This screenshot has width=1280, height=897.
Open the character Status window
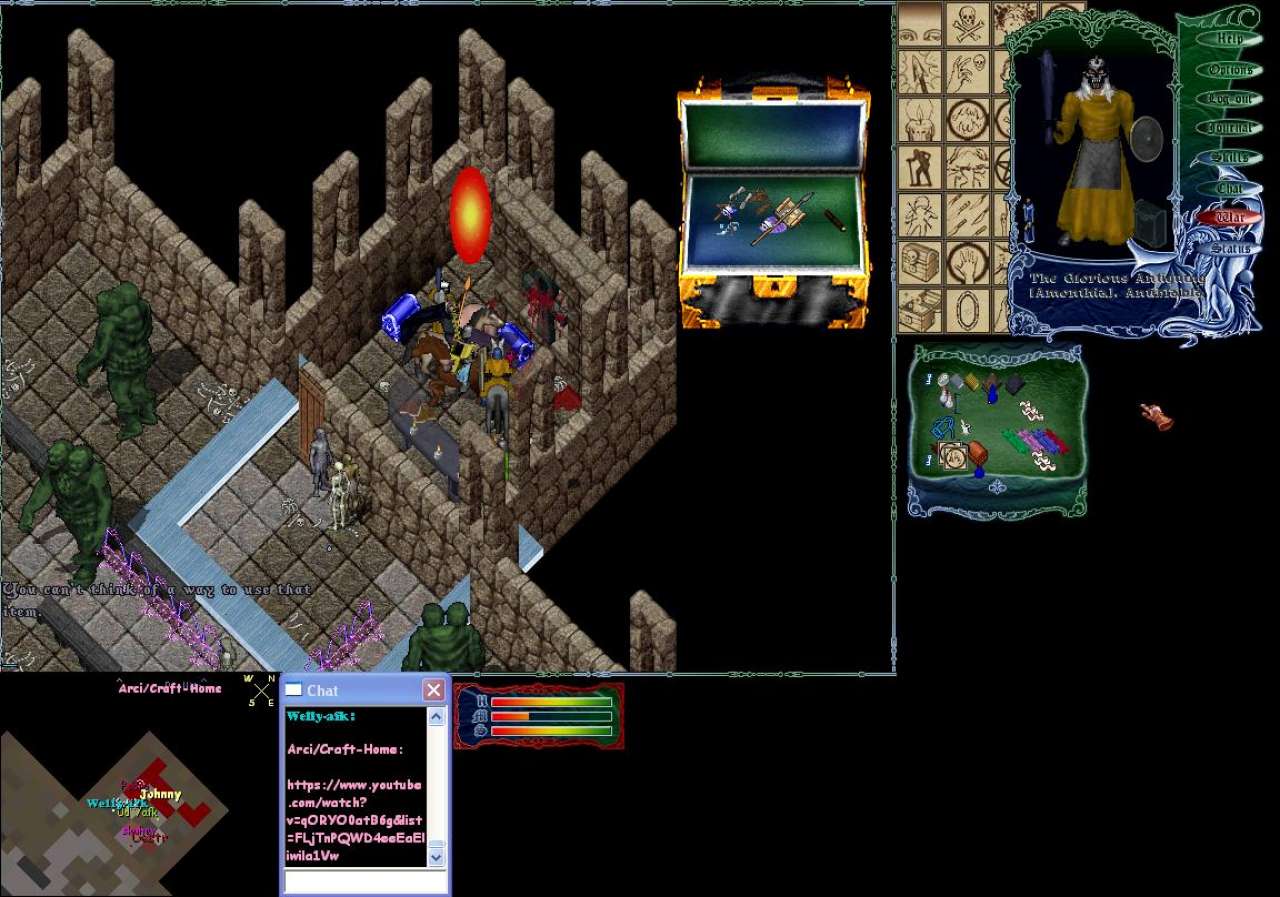coord(1229,248)
